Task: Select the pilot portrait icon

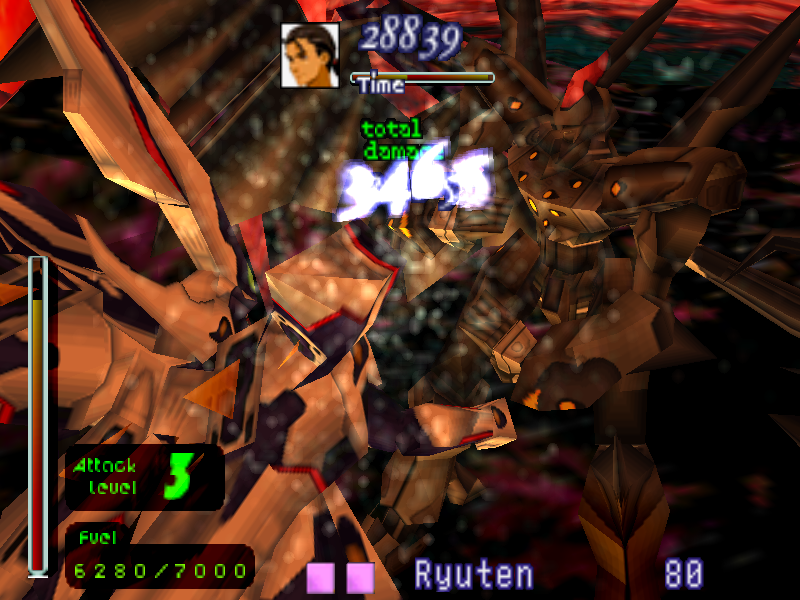Action: [x=309, y=56]
